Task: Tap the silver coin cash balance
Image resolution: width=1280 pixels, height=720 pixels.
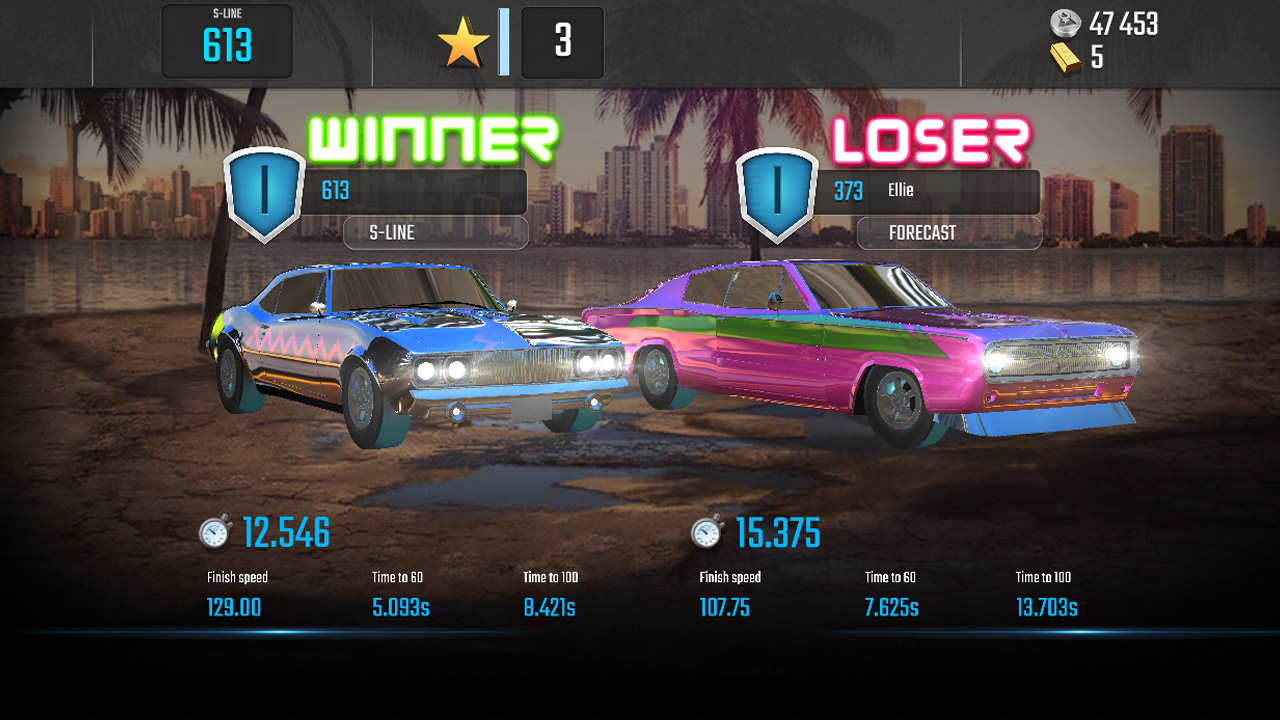Action: click(1104, 24)
